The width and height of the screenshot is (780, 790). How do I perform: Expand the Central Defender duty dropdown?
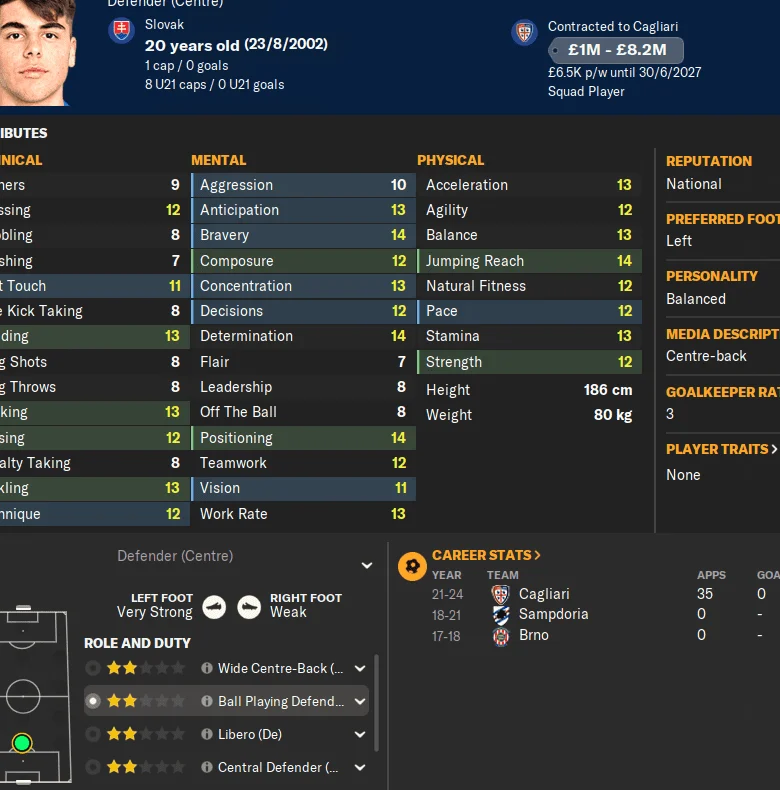coord(360,767)
